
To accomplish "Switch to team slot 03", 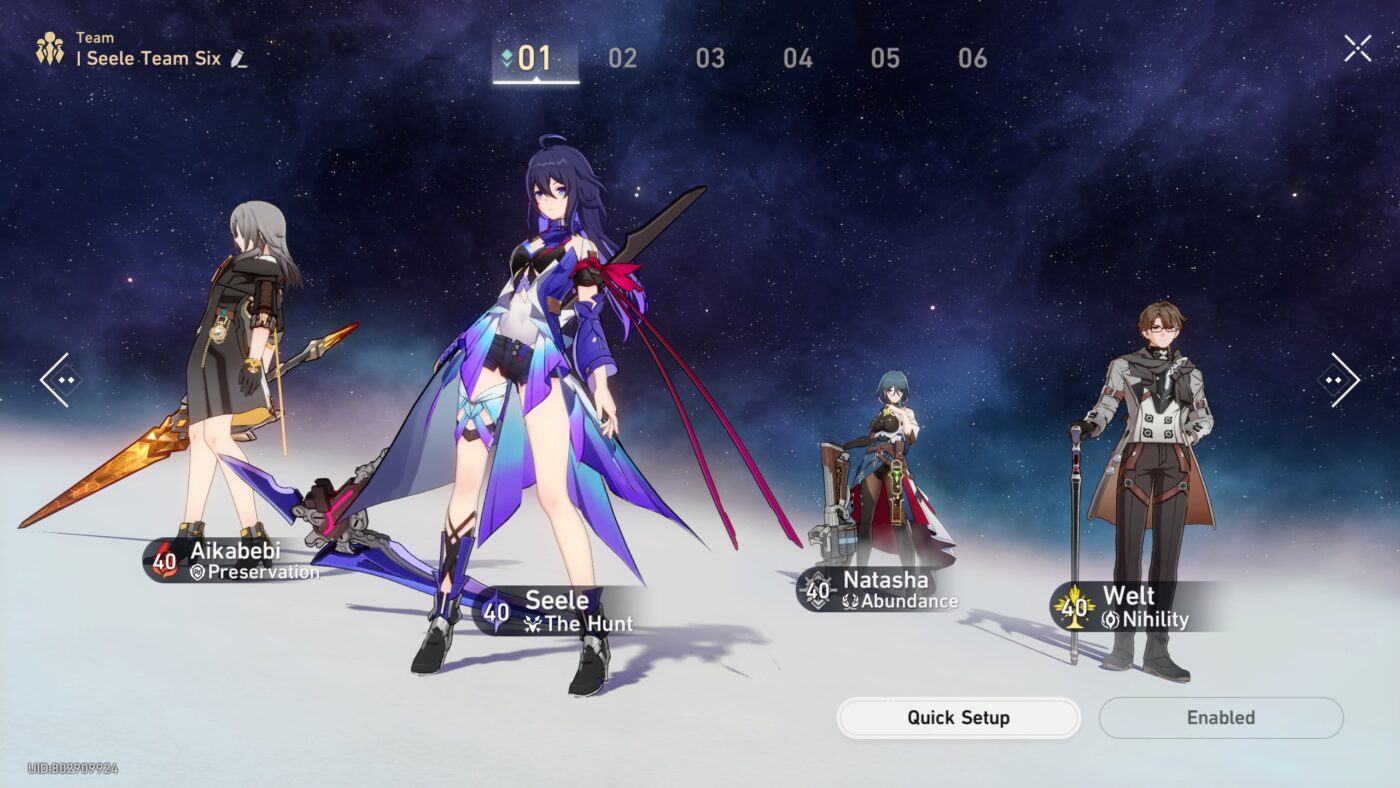I will pos(710,58).
